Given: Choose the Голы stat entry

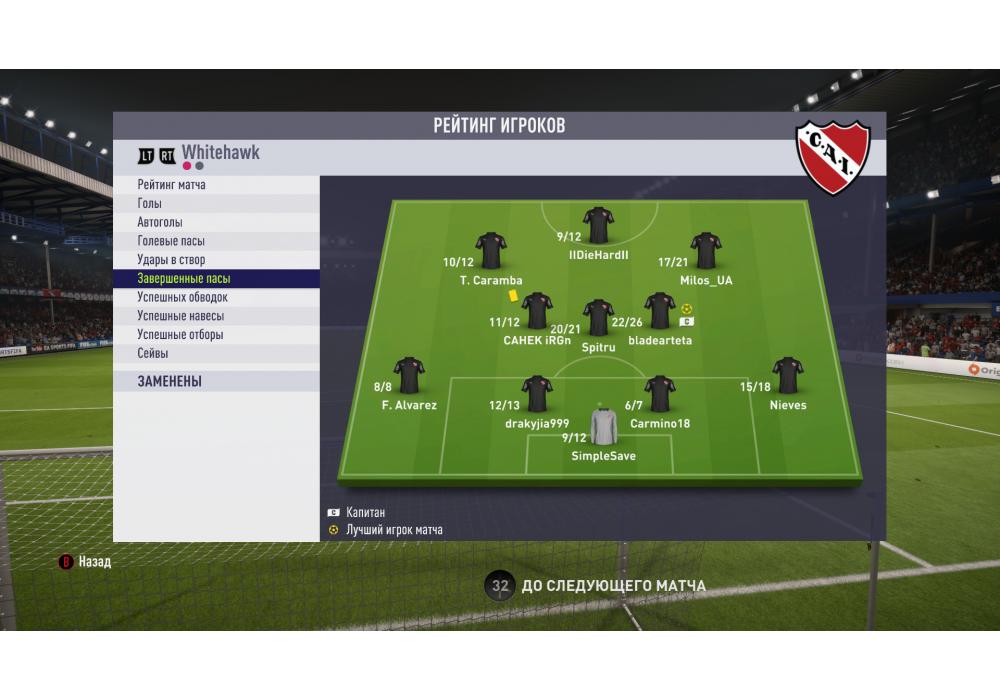Looking at the screenshot, I should (x=216, y=204).
